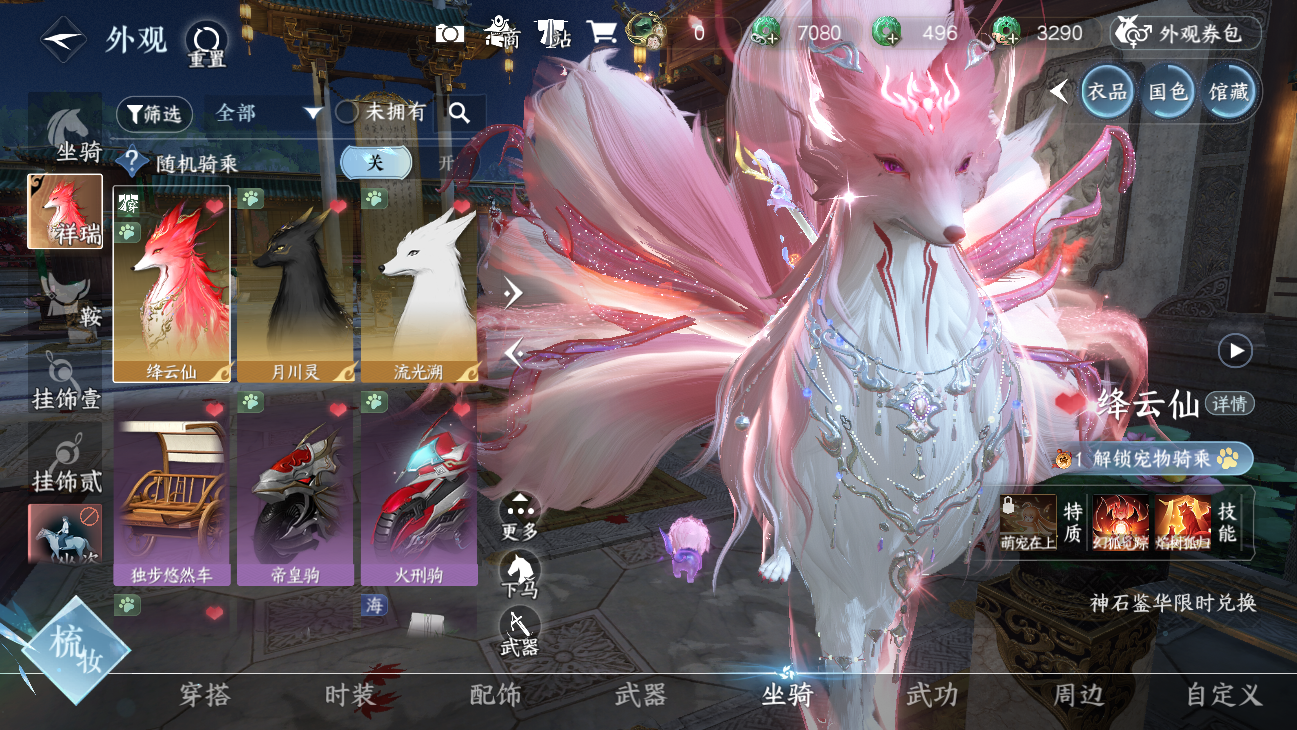Open the 筛选 filter
1297x730 pixels.
(154, 114)
